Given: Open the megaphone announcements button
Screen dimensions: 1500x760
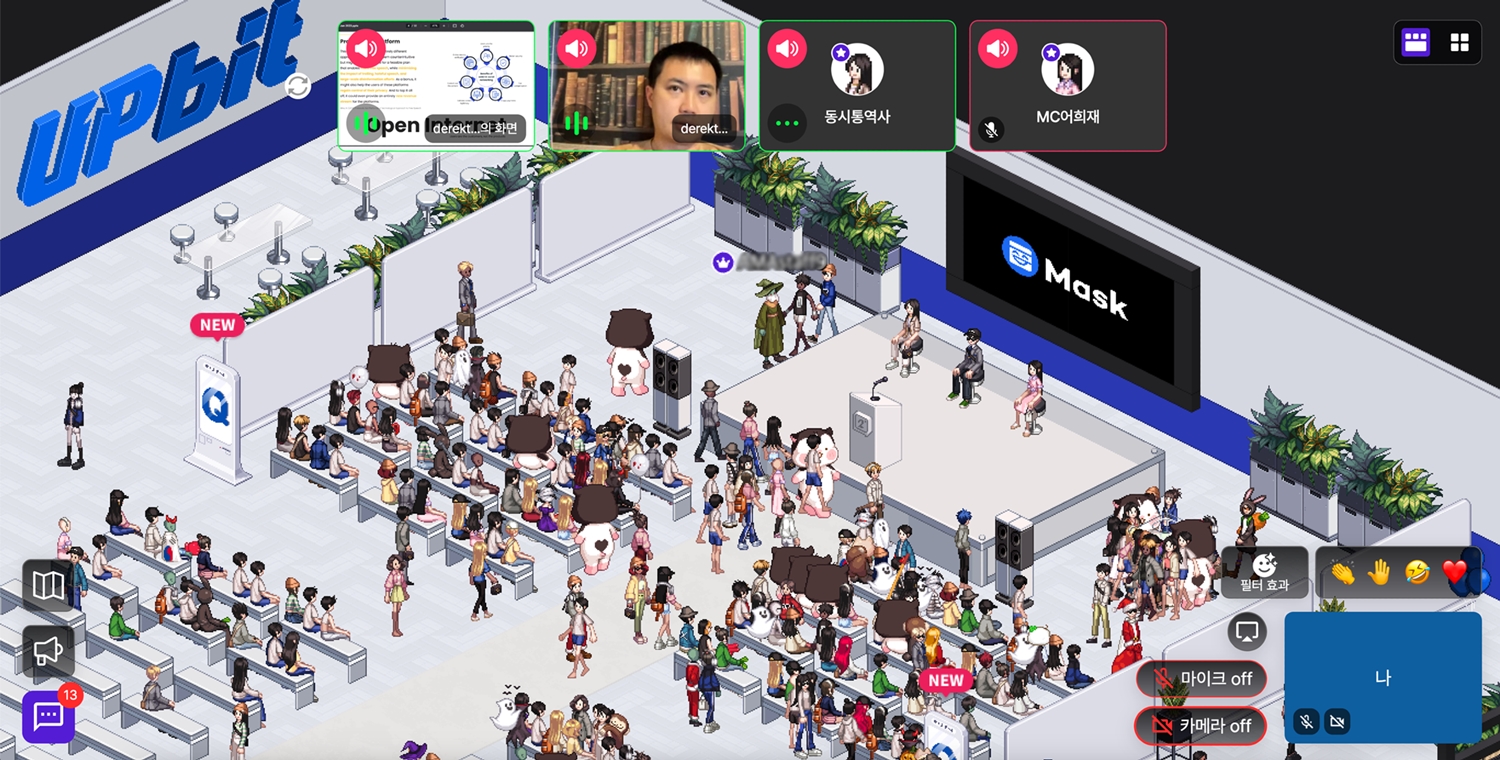Looking at the screenshot, I should tap(48, 651).
